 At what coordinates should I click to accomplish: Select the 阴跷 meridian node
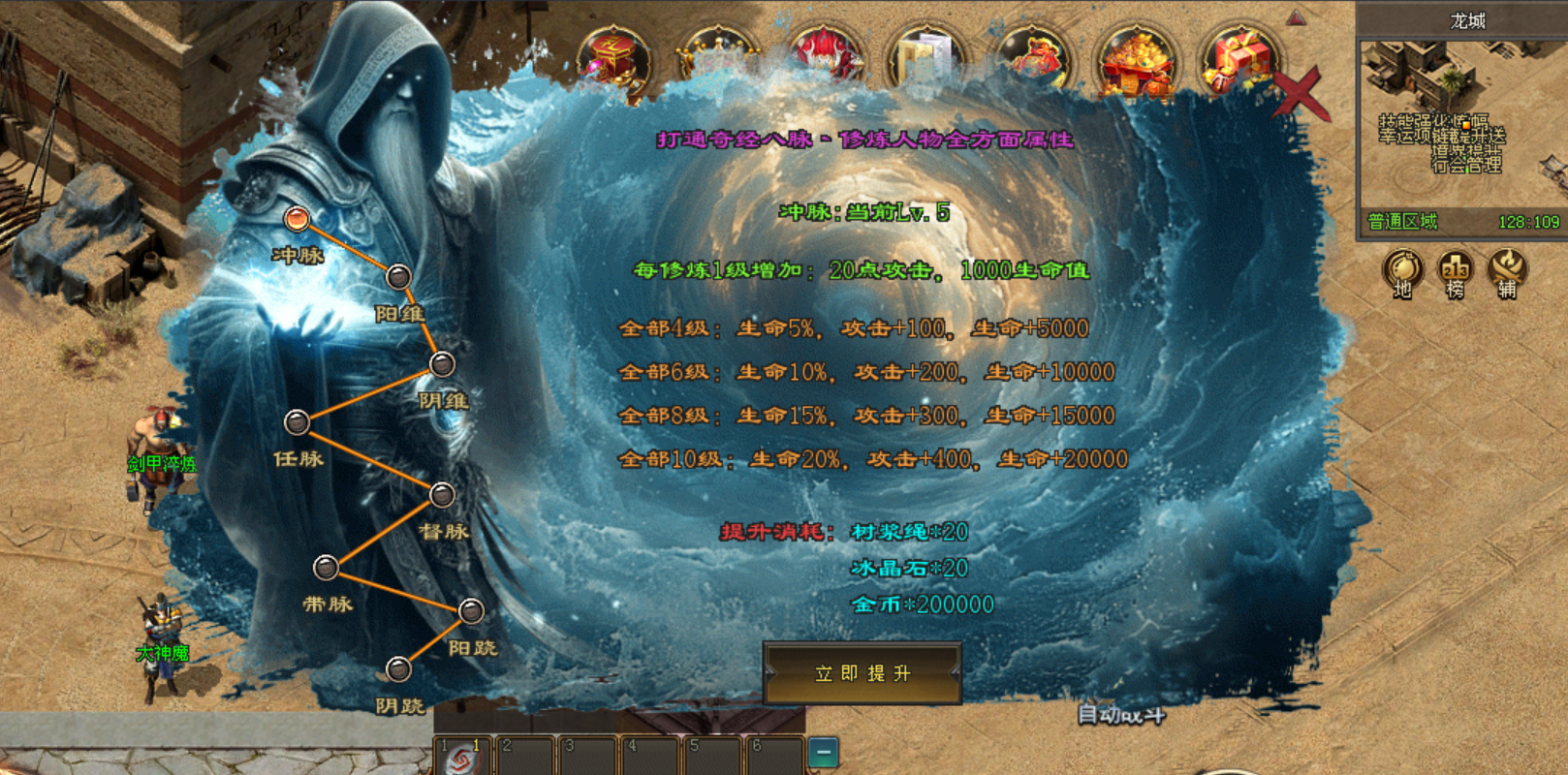[398, 669]
